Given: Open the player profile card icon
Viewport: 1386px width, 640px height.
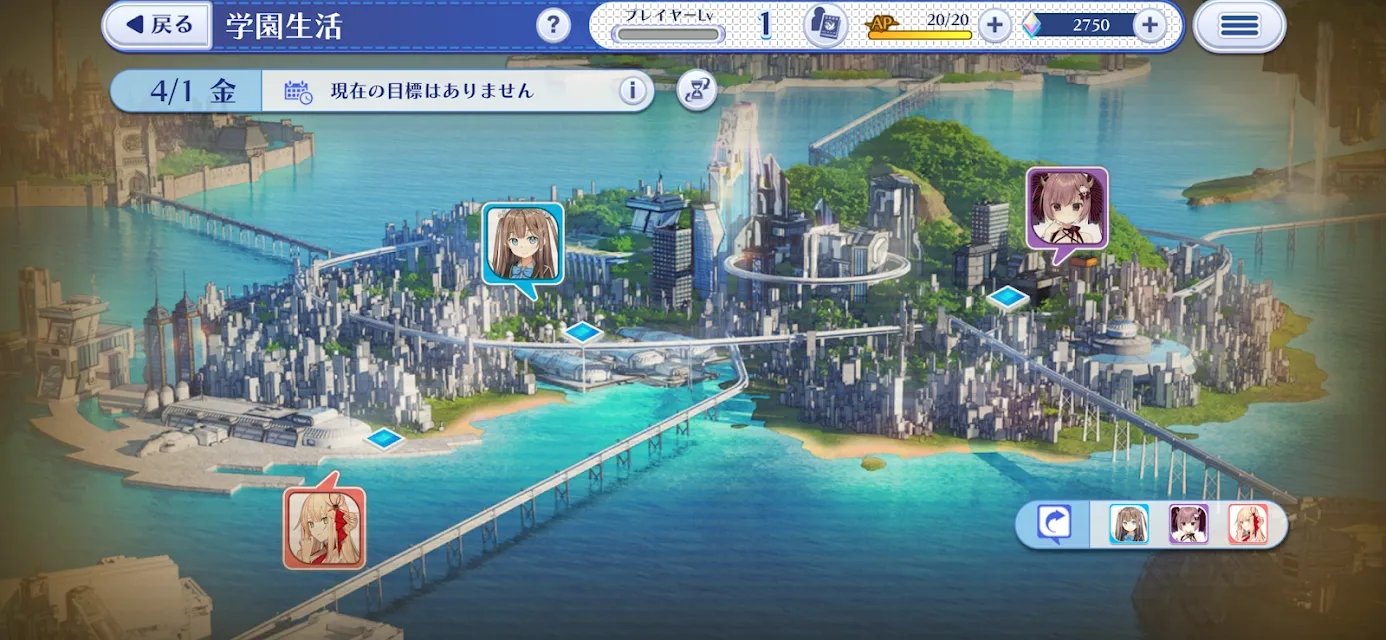Looking at the screenshot, I should [825, 25].
